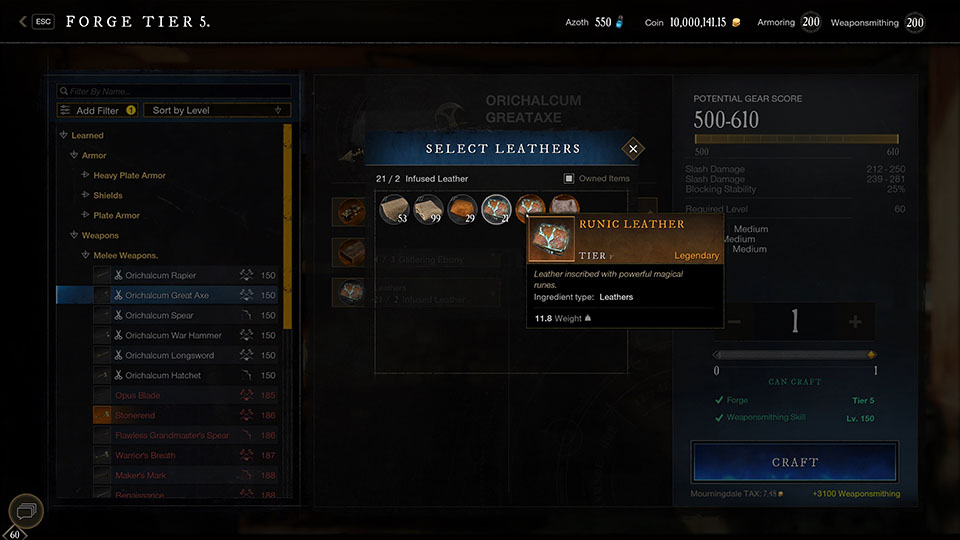Close the Select Leathers popup
The height and width of the screenshot is (540, 960).
(632, 149)
